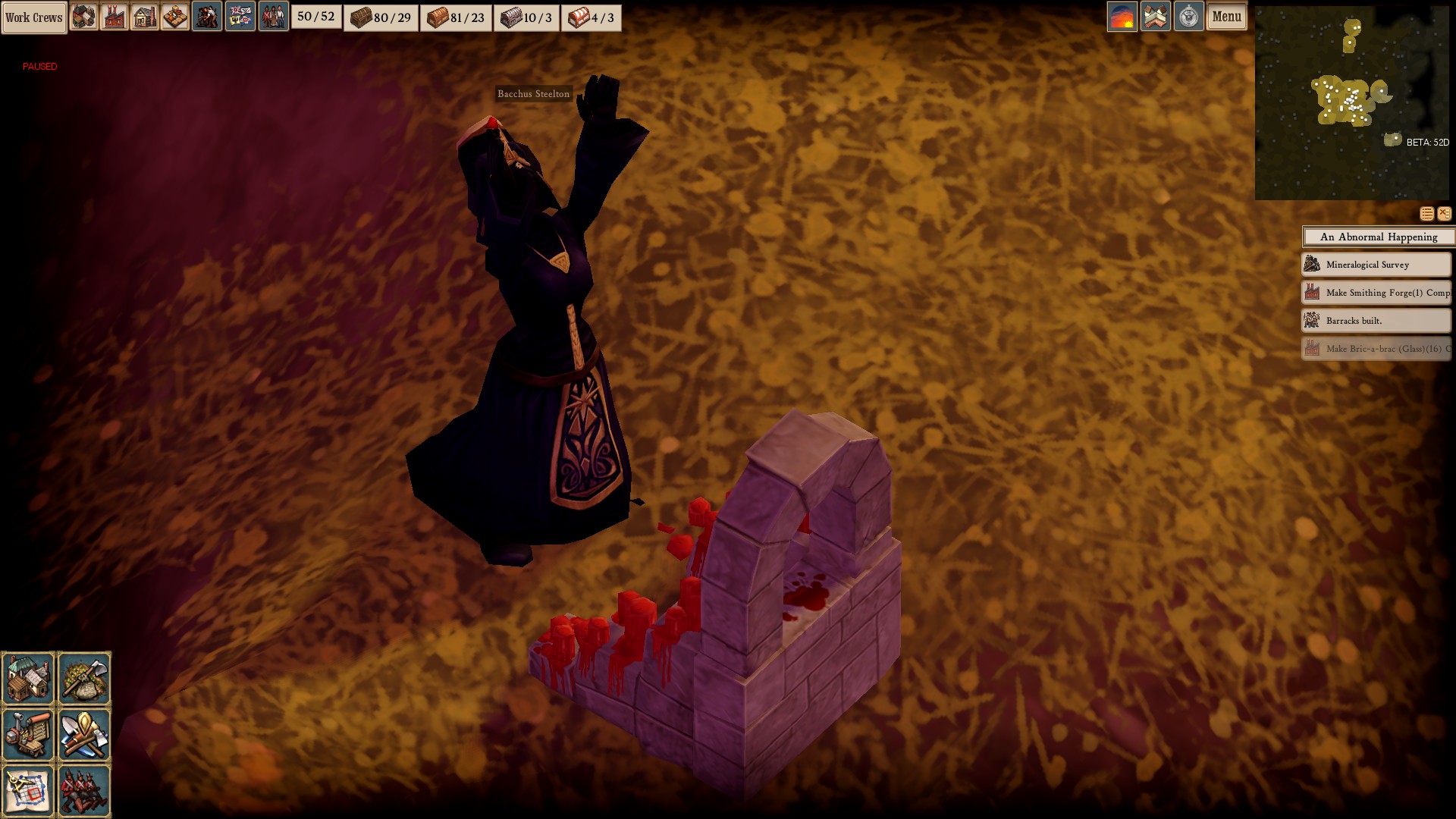Open the An Abnormal Happening event
Image resolution: width=1456 pixels, height=819 pixels.
tap(1378, 237)
